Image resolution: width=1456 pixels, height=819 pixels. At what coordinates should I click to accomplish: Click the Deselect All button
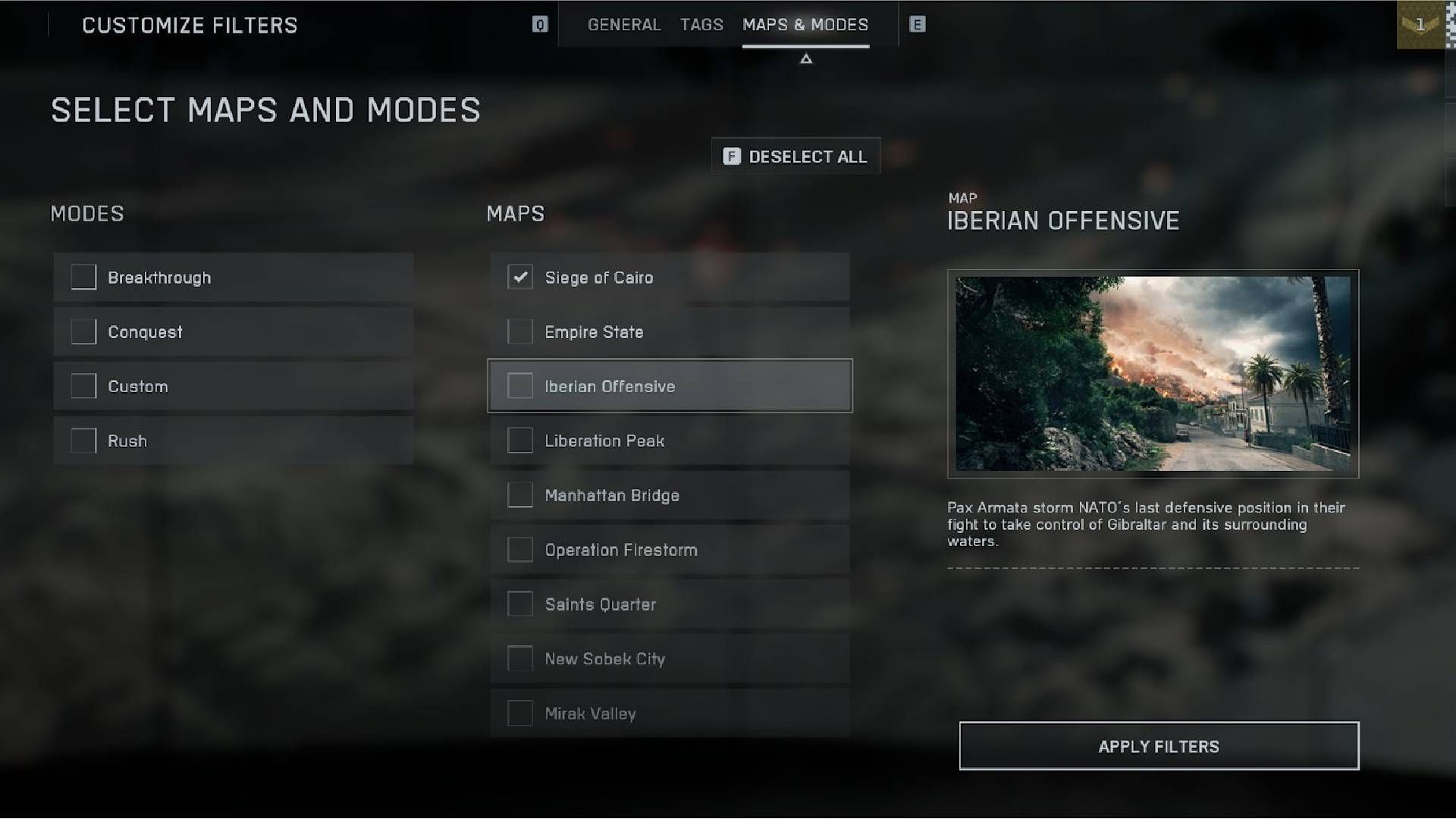pyautogui.click(x=795, y=156)
